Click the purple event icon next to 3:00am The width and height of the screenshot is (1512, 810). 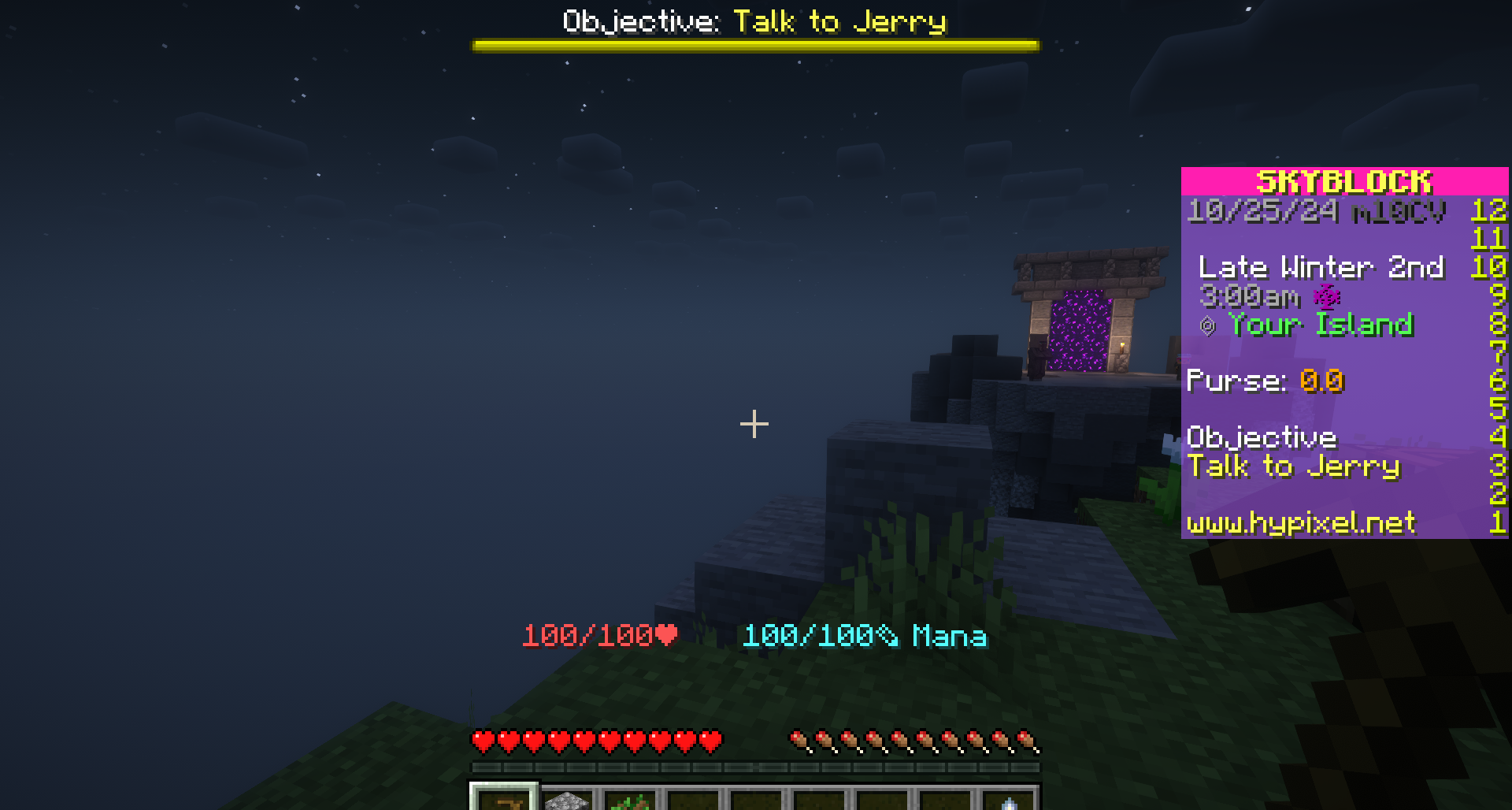pos(1326,297)
